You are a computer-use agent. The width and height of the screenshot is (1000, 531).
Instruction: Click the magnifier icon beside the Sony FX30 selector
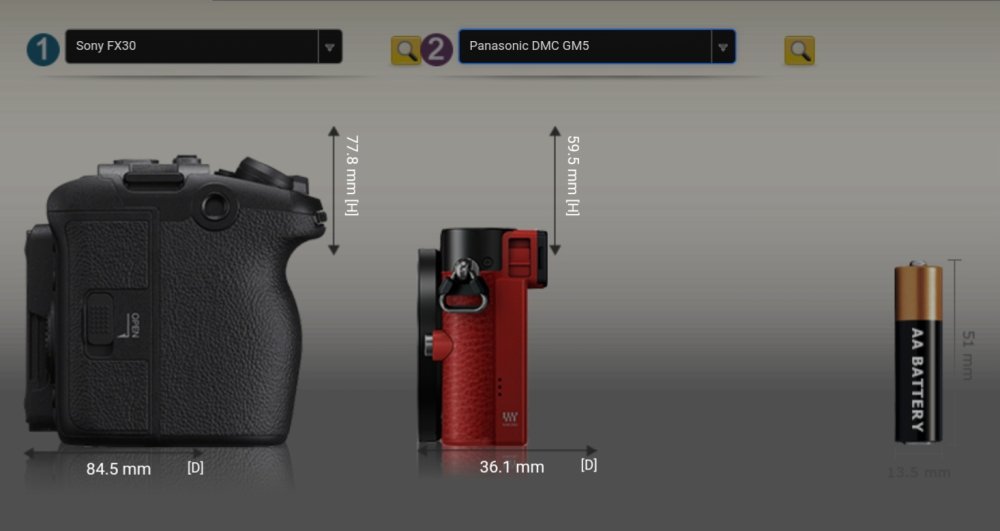(x=405, y=50)
